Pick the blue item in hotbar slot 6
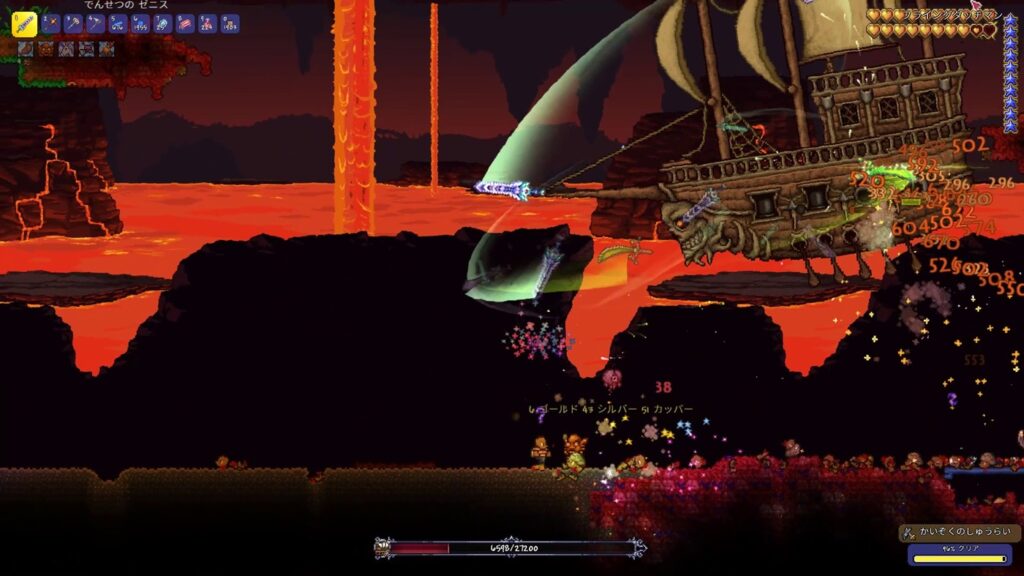 tap(140, 23)
